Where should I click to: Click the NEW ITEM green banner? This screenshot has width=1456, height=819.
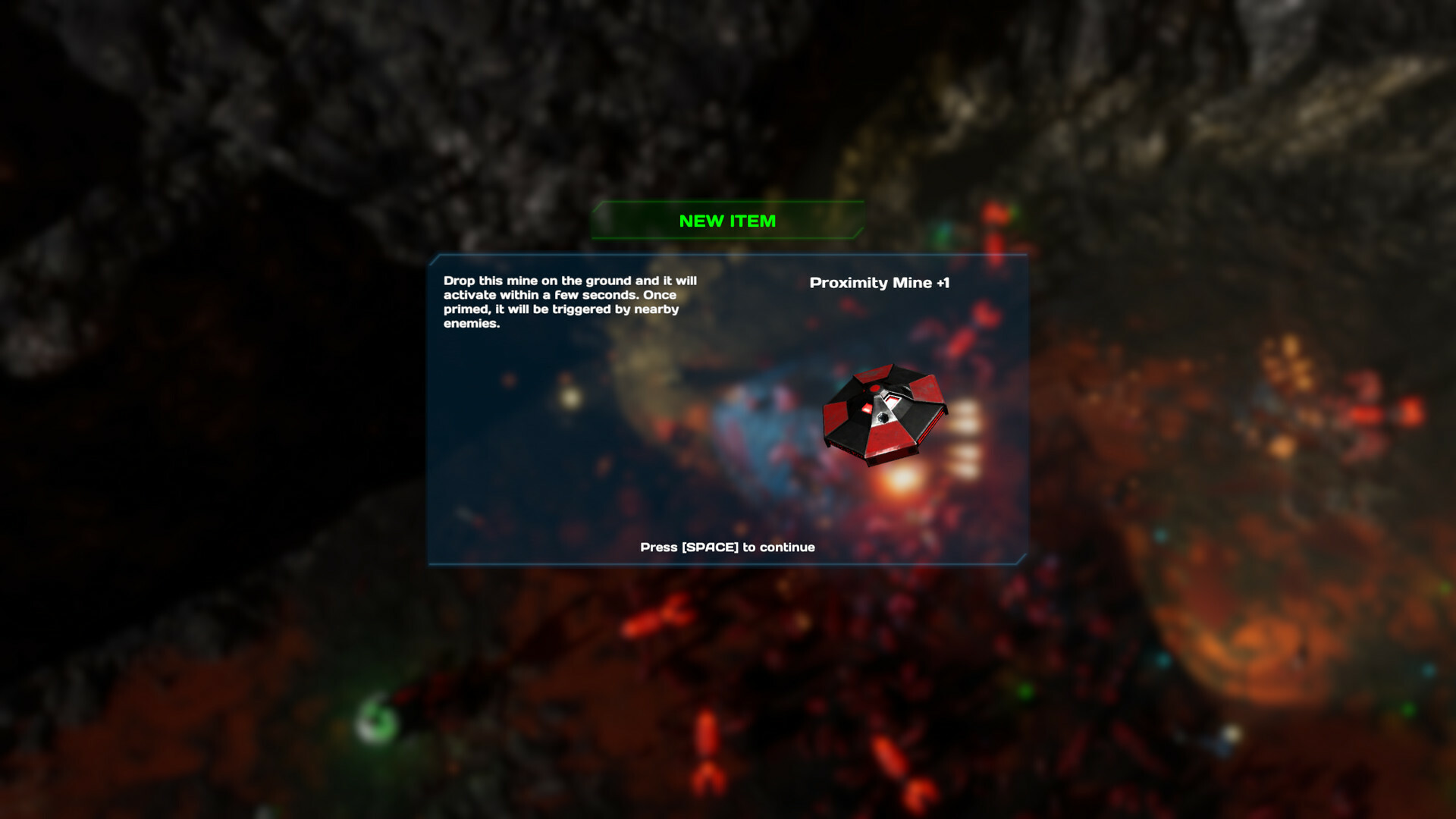727,221
